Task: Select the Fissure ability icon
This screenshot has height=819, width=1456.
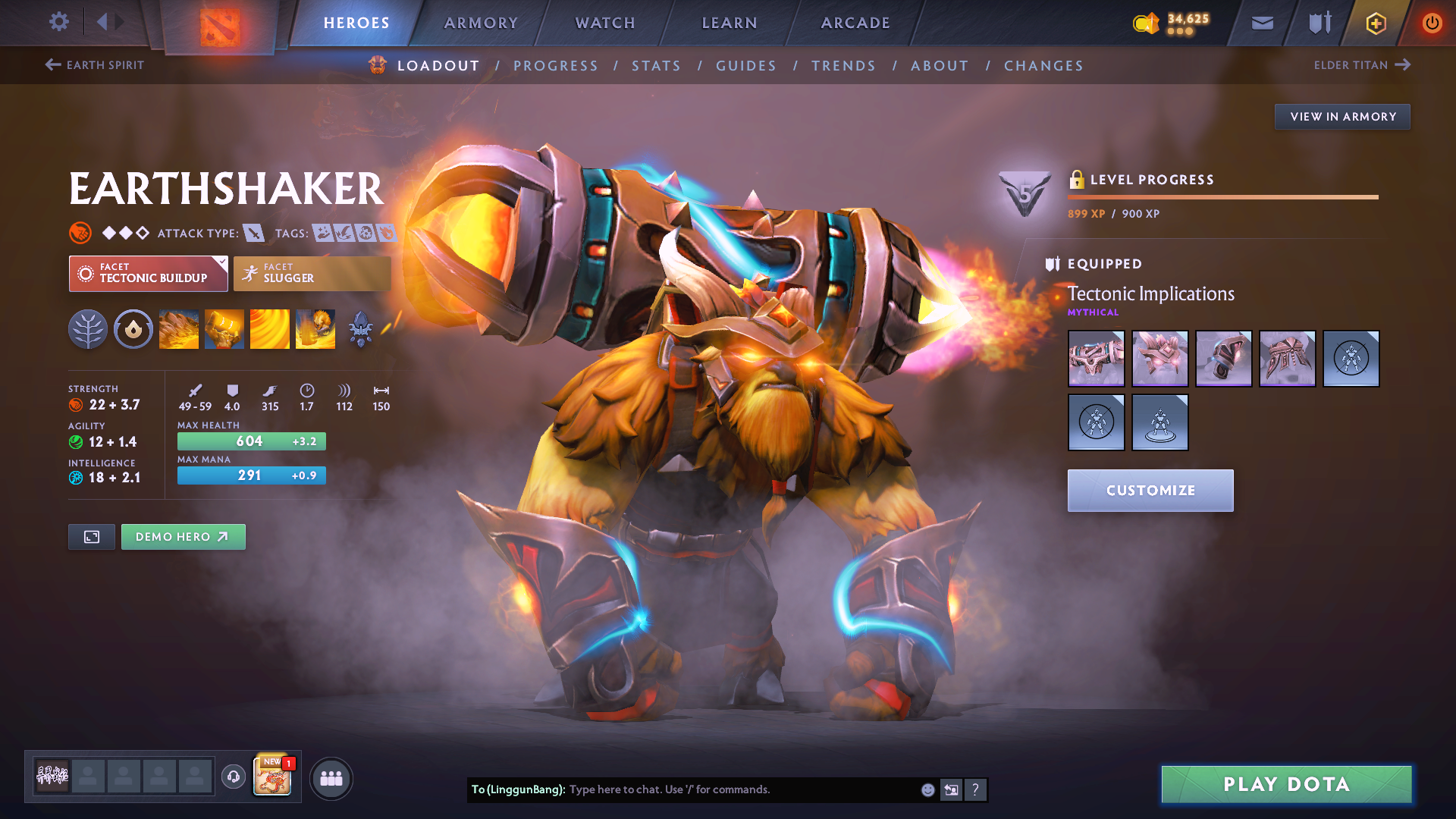Action: 179,328
